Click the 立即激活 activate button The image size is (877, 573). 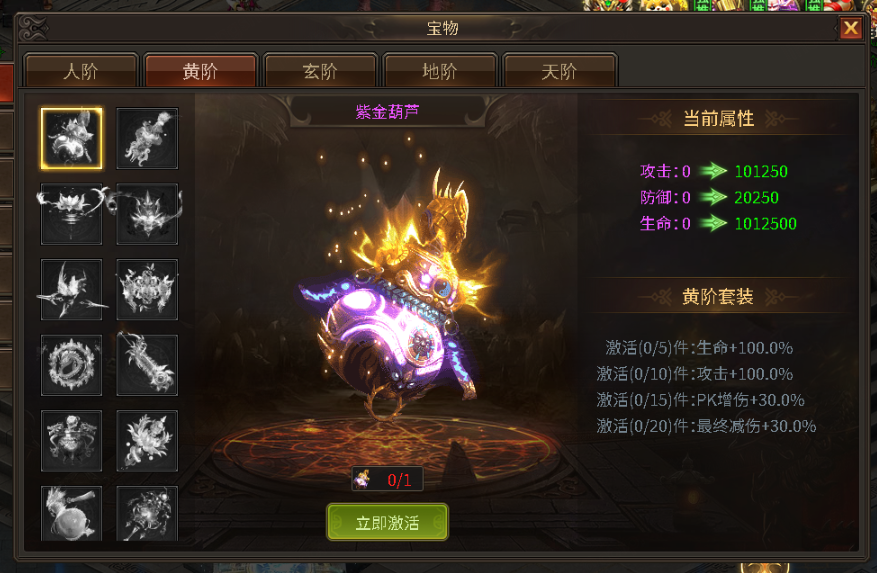tap(387, 523)
